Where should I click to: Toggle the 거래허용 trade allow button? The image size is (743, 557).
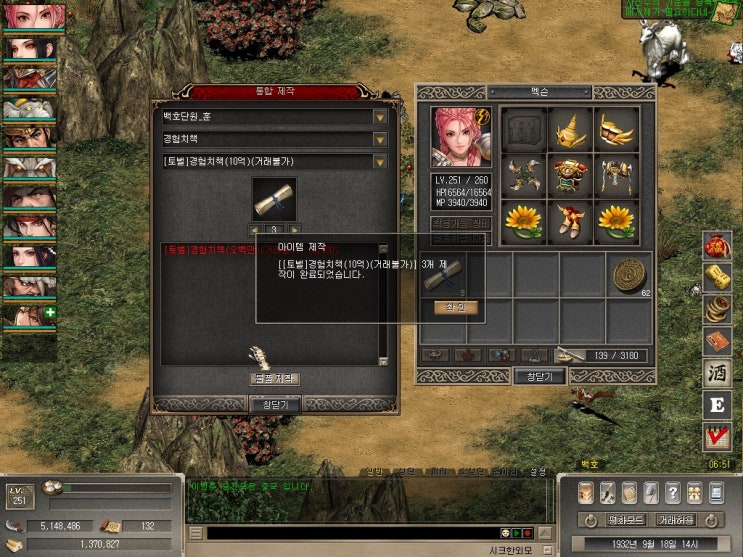[x=676, y=520]
